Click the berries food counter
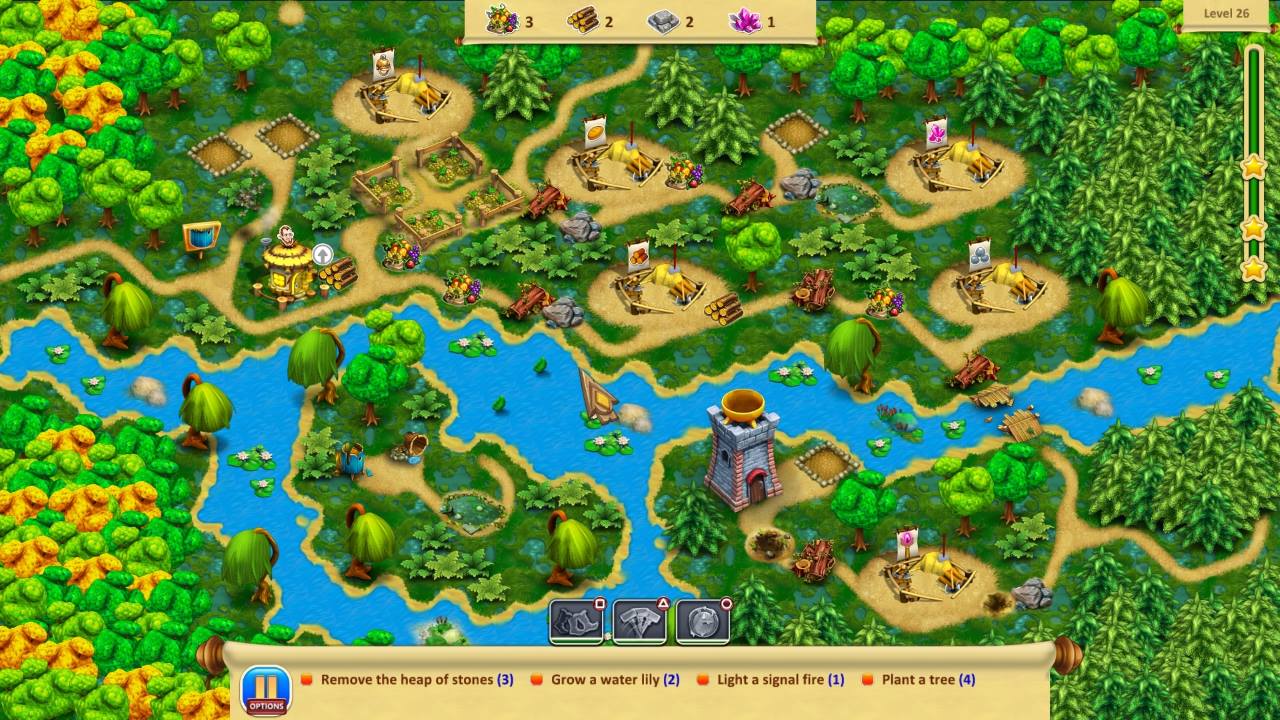The image size is (1280, 720). (505, 20)
